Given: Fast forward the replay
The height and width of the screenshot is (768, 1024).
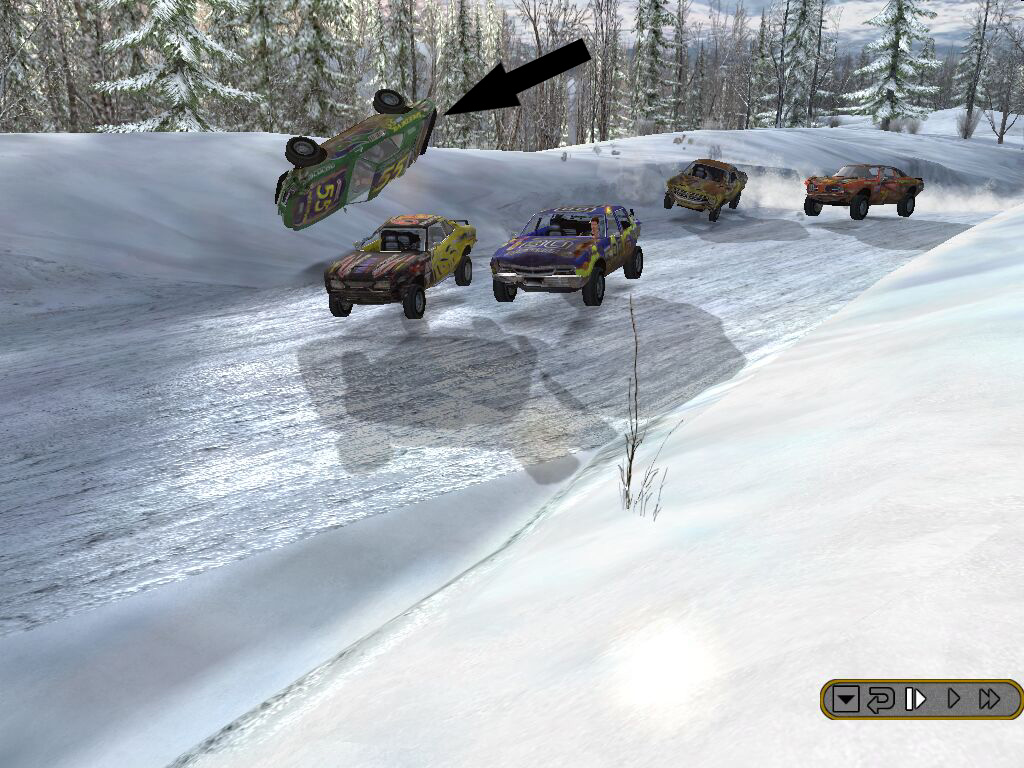Looking at the screenshot, I should (990, 699).
